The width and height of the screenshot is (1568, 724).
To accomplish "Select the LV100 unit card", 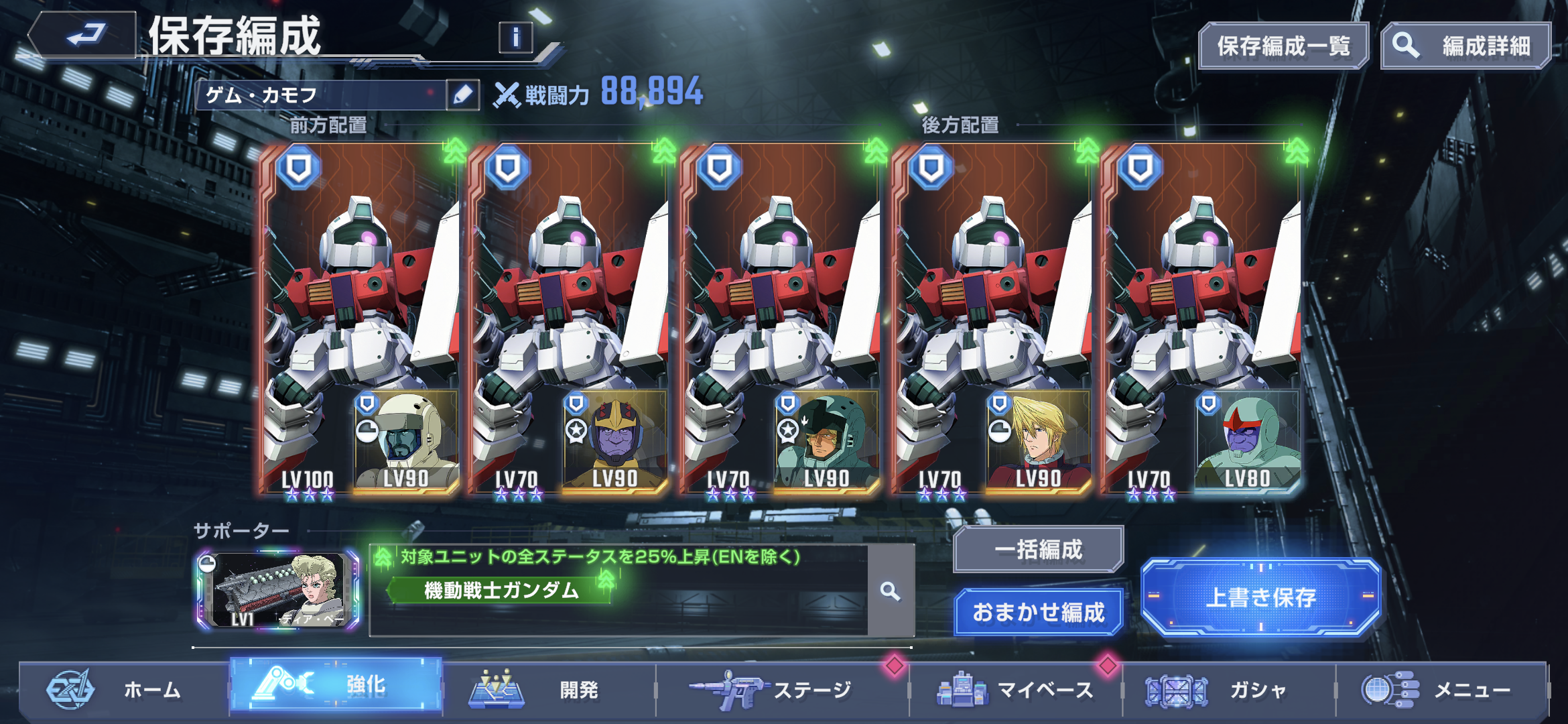I will click(361, 319).
